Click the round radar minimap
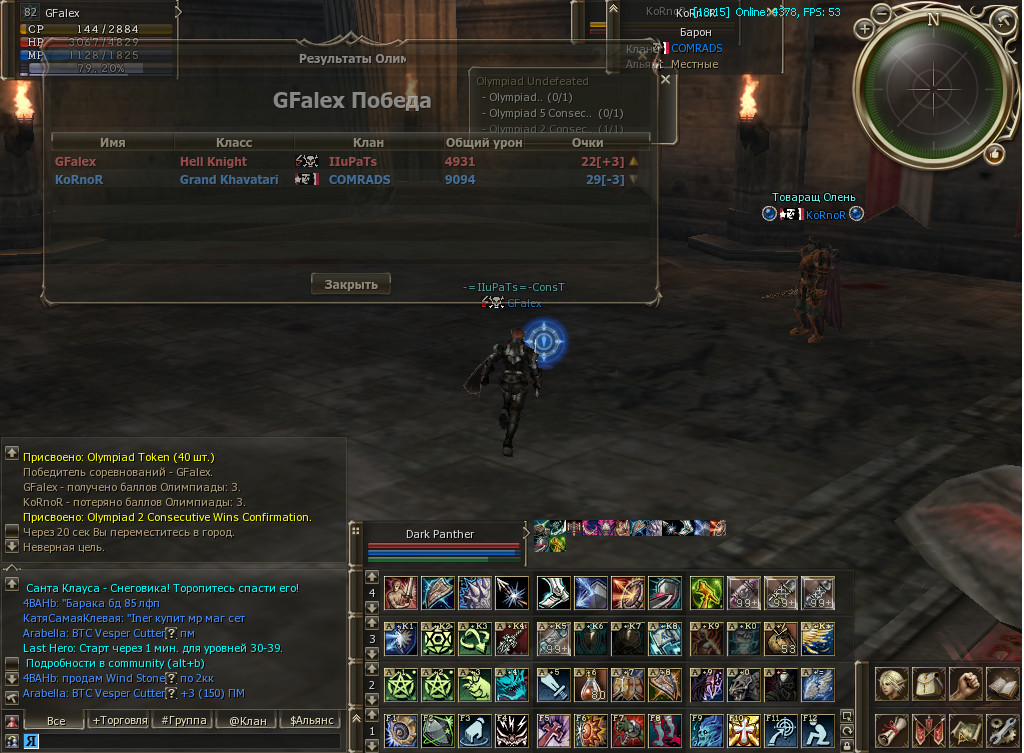 click(x=932, y=87)
